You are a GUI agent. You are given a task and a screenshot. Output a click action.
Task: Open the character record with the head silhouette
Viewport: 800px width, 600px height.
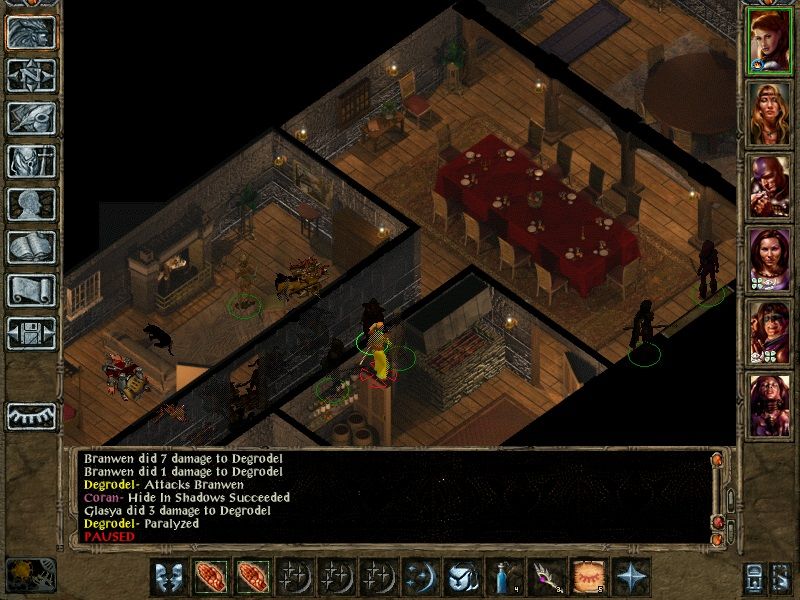click(x=31, y=204)
